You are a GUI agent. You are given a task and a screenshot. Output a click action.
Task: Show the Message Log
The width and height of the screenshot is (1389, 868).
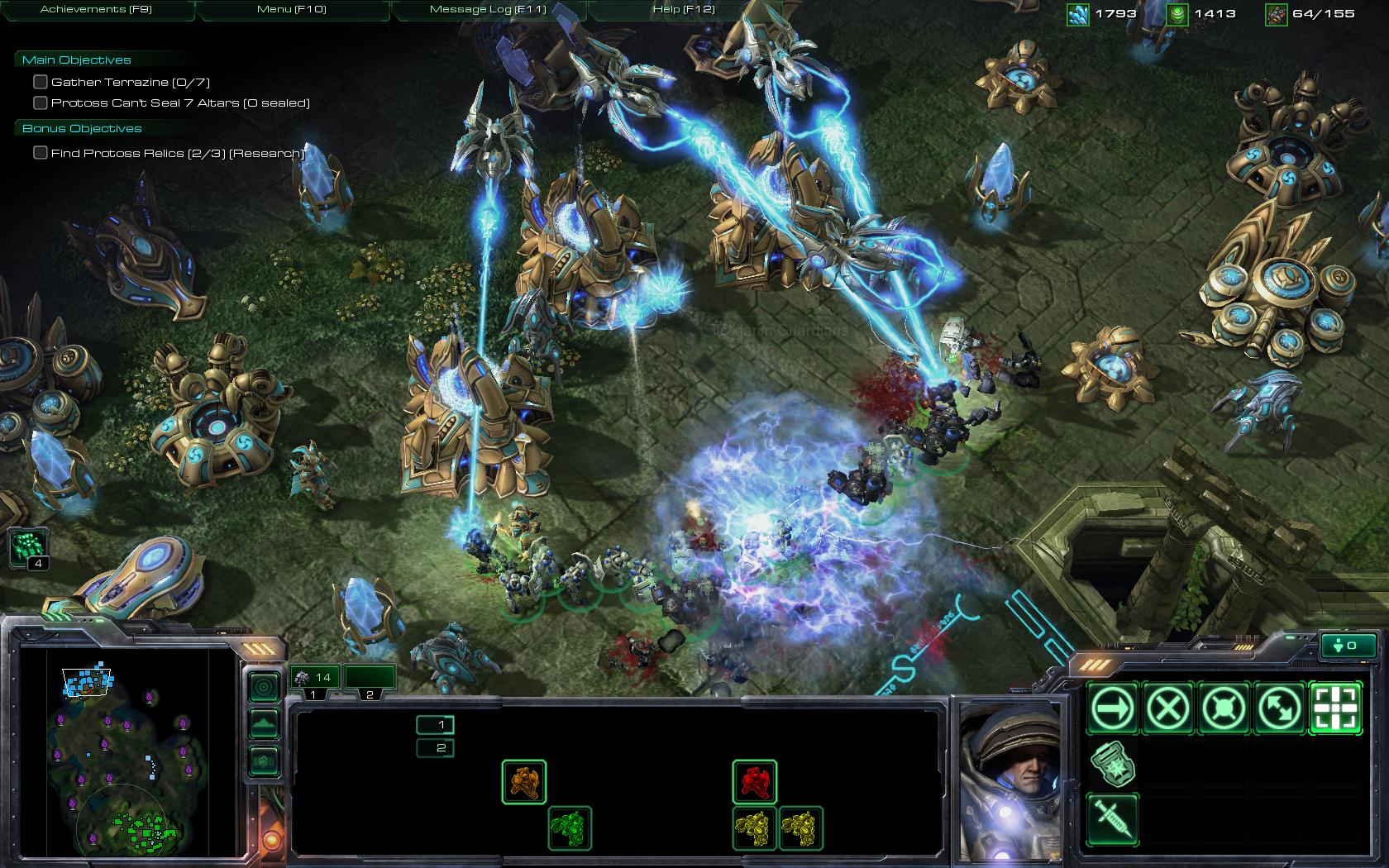pos(487,9)
